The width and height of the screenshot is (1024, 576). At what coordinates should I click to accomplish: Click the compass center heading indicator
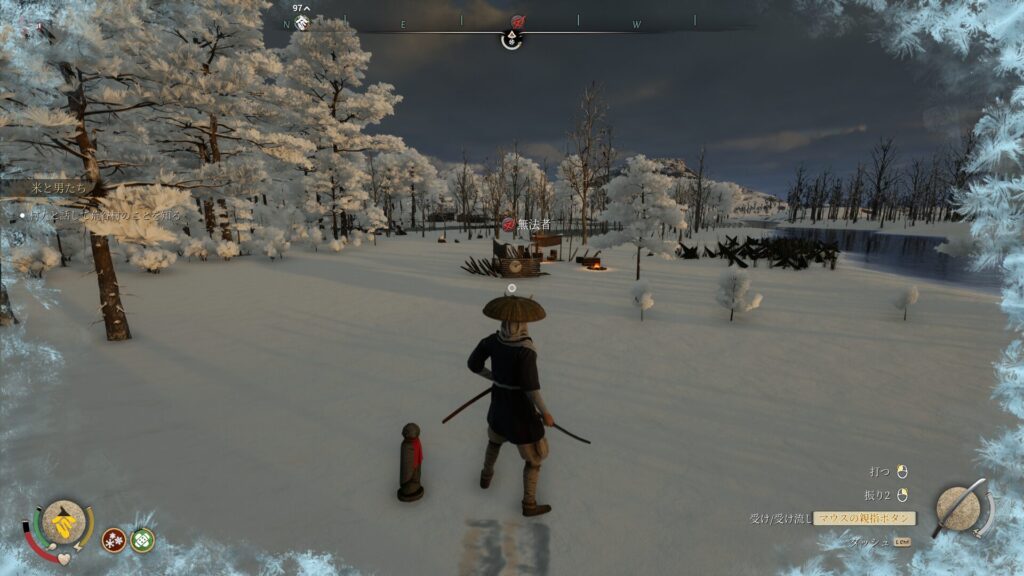click(x=511, y=41)
